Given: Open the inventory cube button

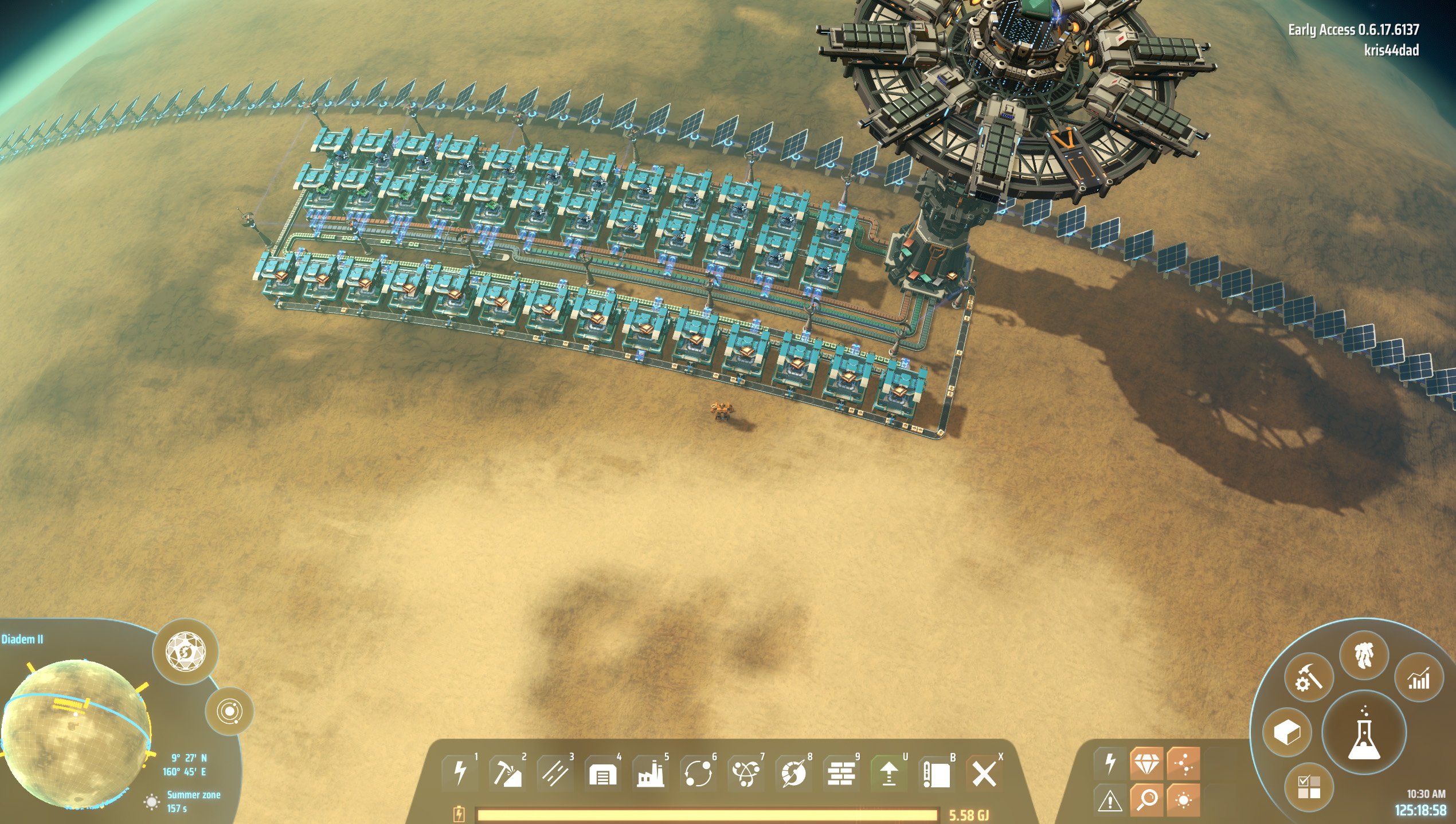Looking at the screenshot, I should click(1287, 732).
